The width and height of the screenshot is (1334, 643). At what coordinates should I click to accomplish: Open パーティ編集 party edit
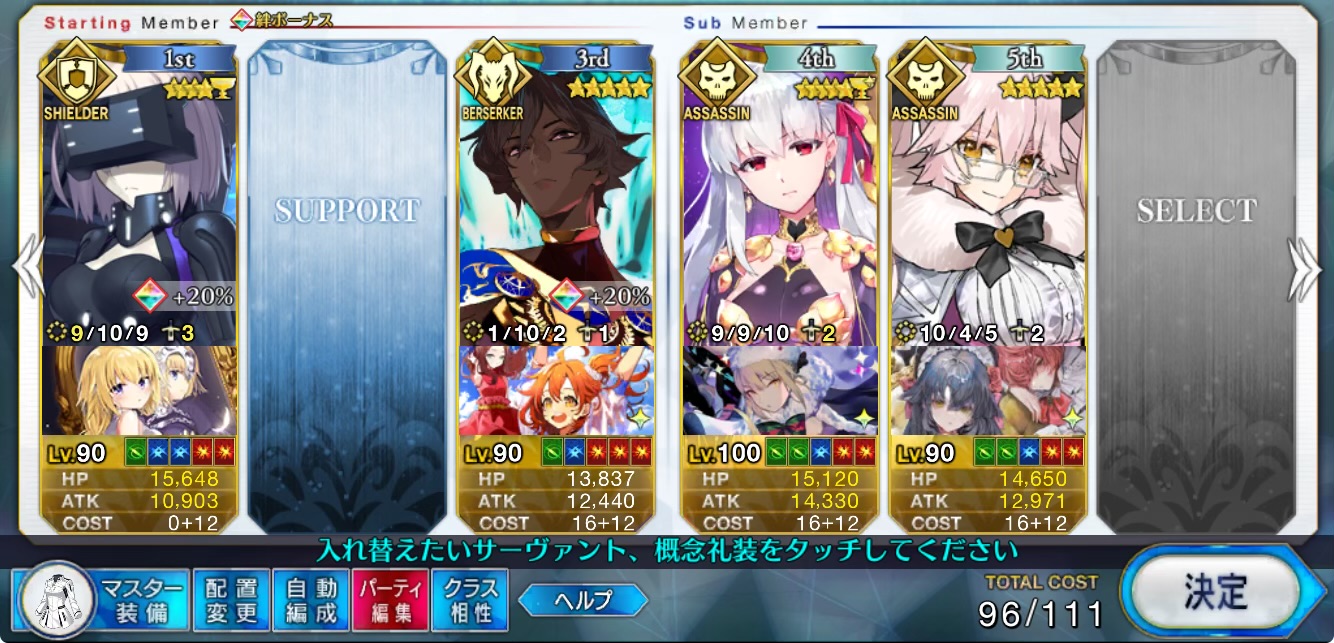pos(390,600)
